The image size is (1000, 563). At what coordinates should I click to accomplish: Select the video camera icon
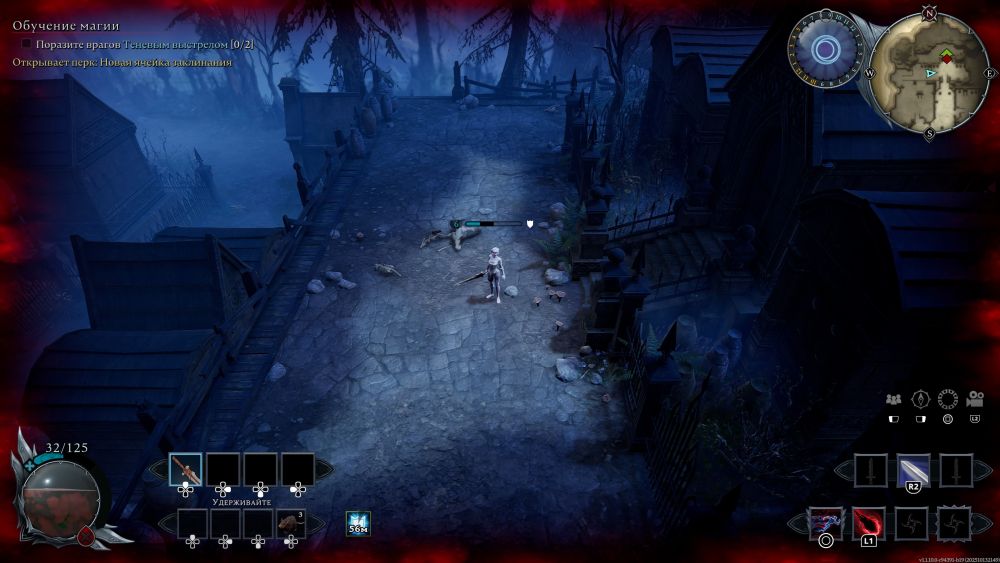click(974, 398)
